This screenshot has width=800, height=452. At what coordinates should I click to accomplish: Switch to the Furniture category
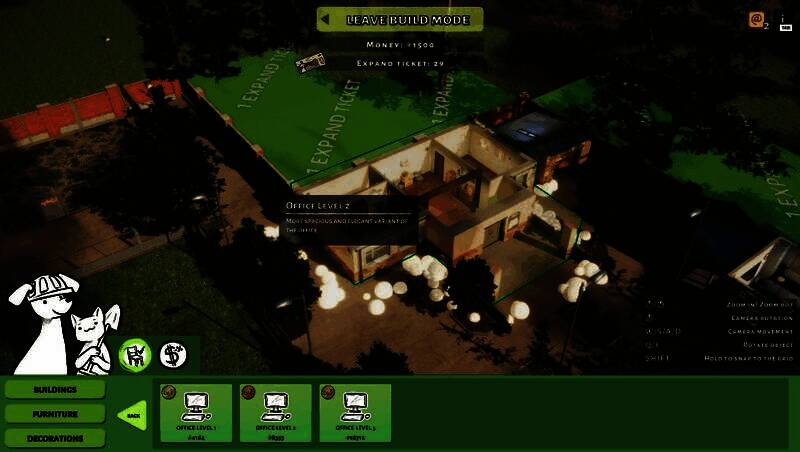tap(55, 413)
